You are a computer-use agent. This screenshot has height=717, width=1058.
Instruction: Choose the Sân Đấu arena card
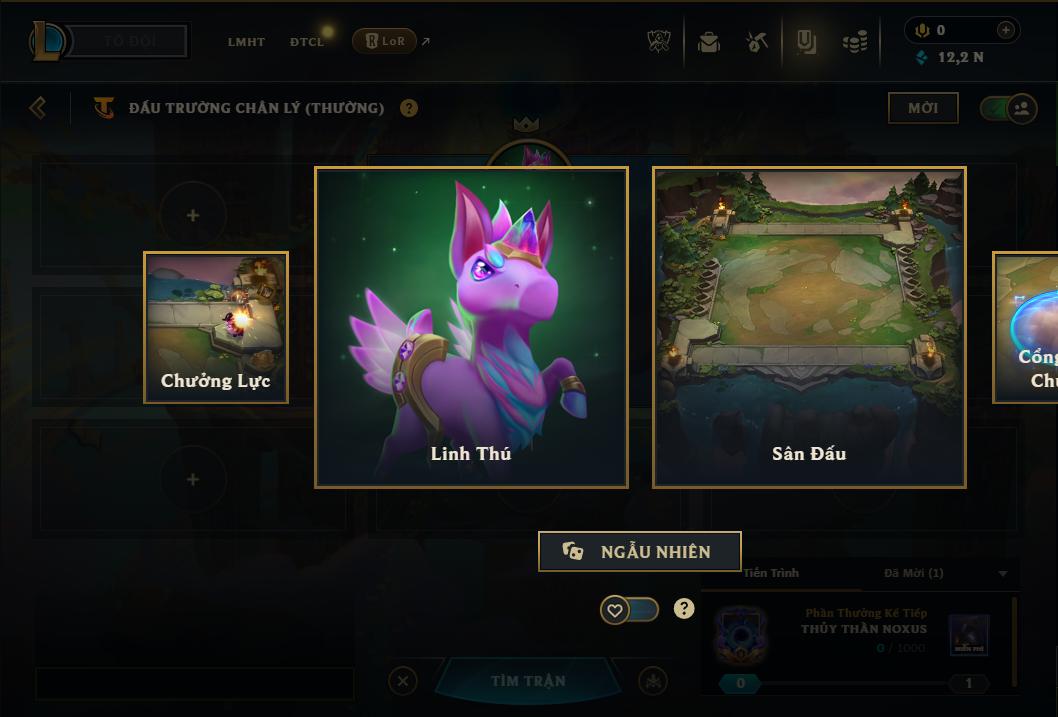809,327
